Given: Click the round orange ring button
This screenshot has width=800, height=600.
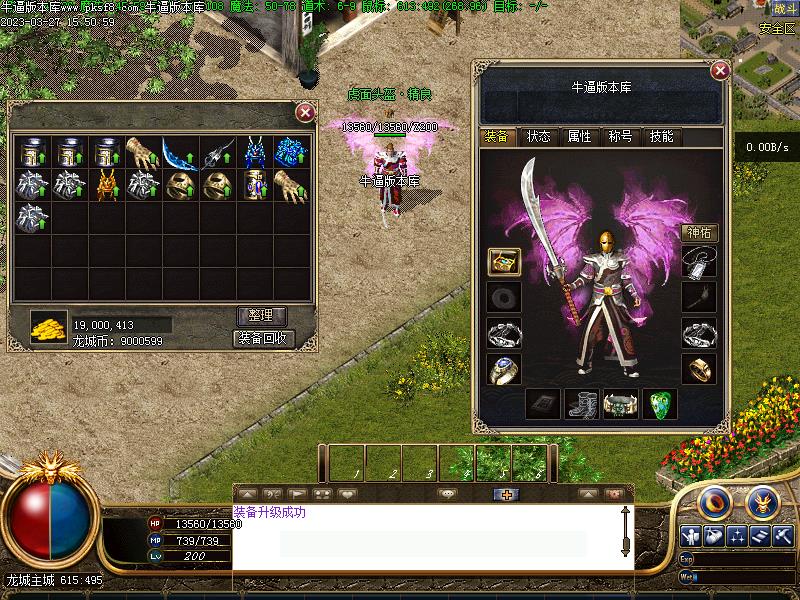Looking at the screenshot, I should point(711,501).
